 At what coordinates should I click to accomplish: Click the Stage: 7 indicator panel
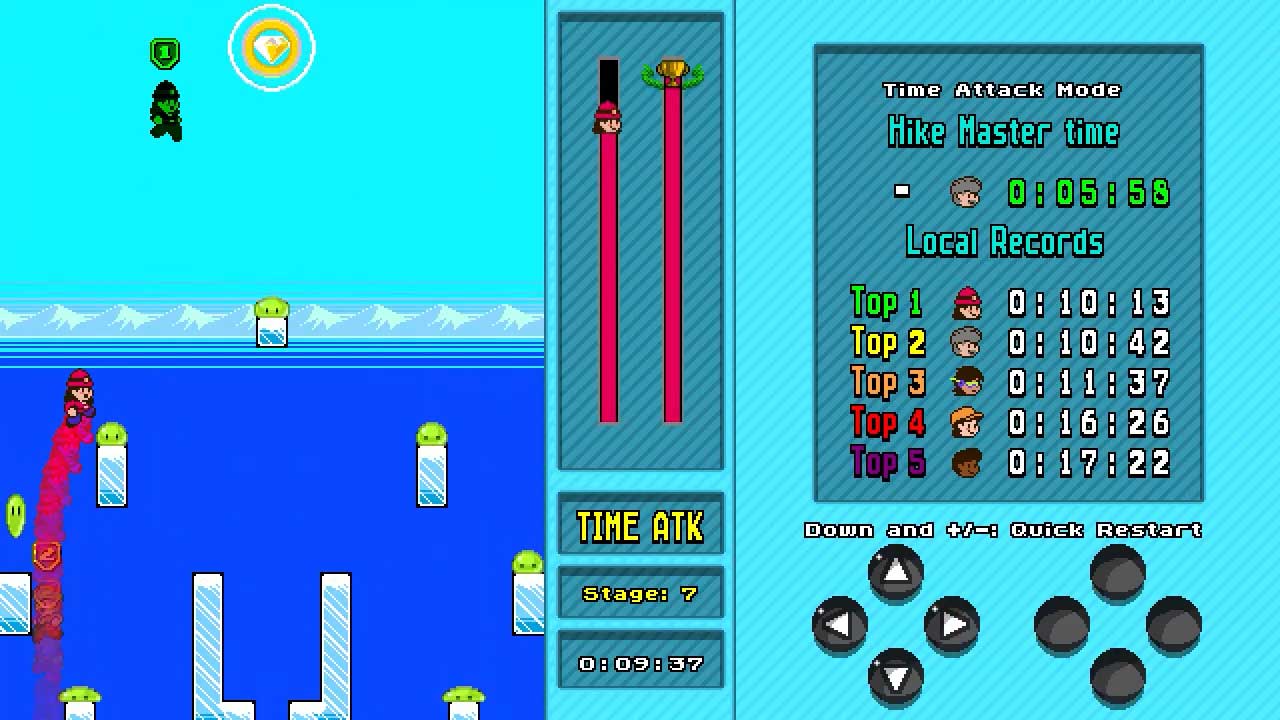tap(639, 593)
